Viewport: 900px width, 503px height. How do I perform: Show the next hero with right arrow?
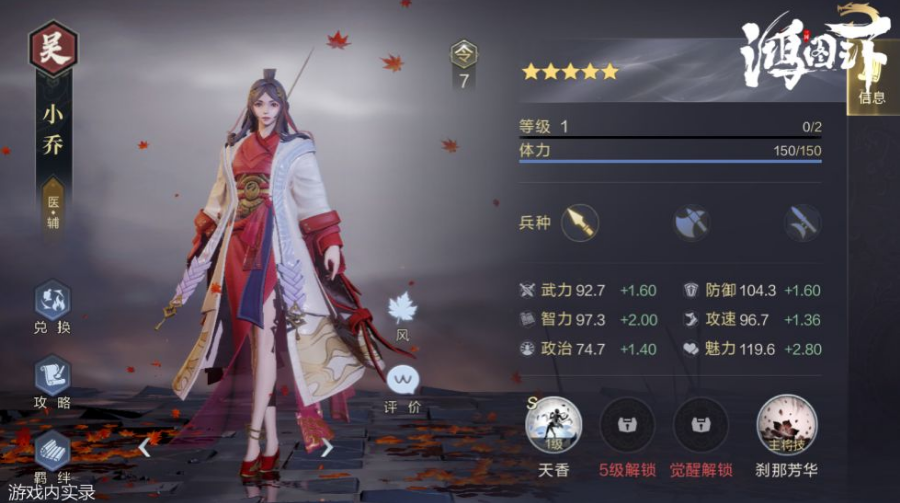[x=326, y=447]
